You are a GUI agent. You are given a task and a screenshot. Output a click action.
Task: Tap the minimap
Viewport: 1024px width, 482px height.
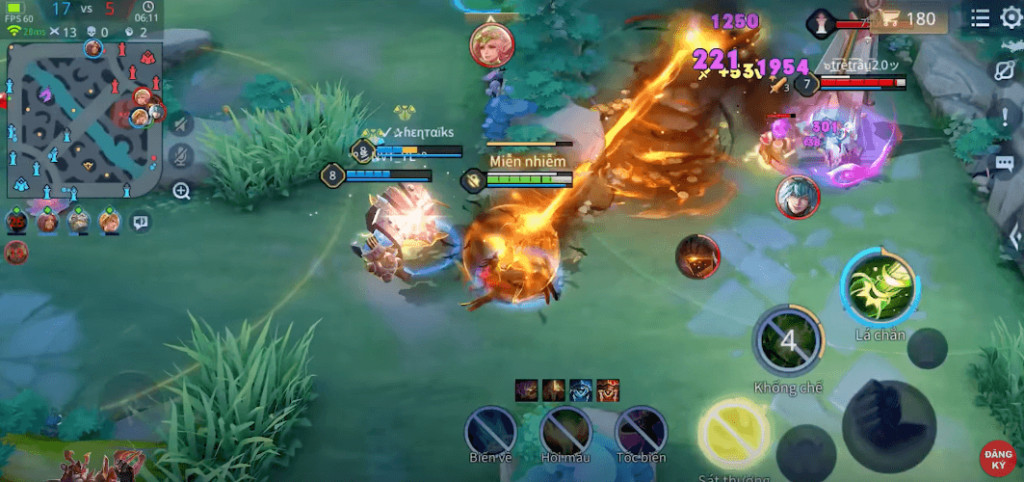click(x=83, y=120)
